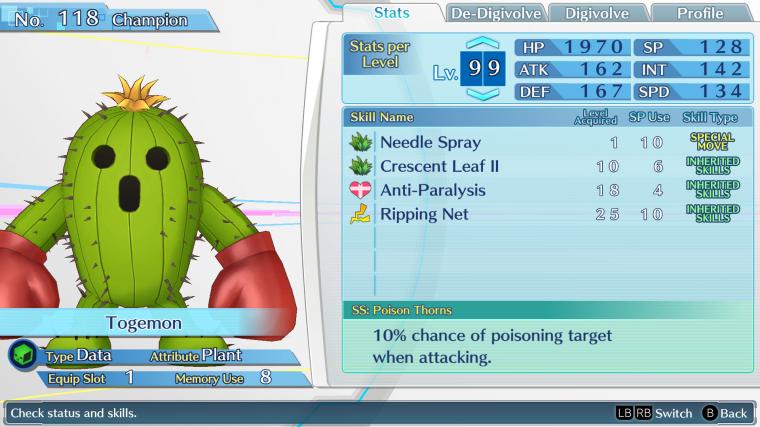Viewport: 760px width, 427px height.
Task: Select the Needle Spray skill row
Action: 545,142
